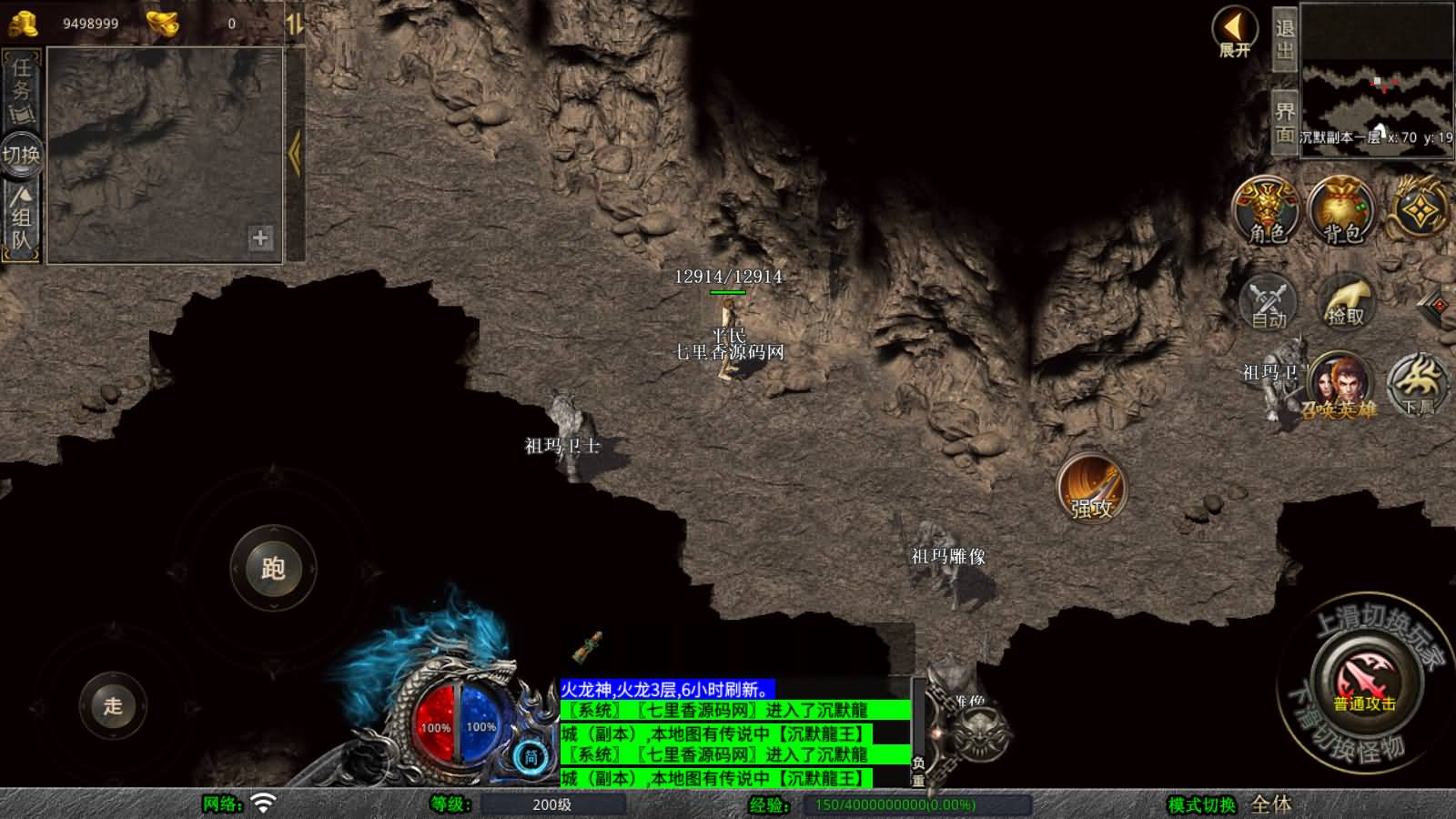Activate the 强攻 strong attack skill
1456x819 pixels.
coord(1091,489)
